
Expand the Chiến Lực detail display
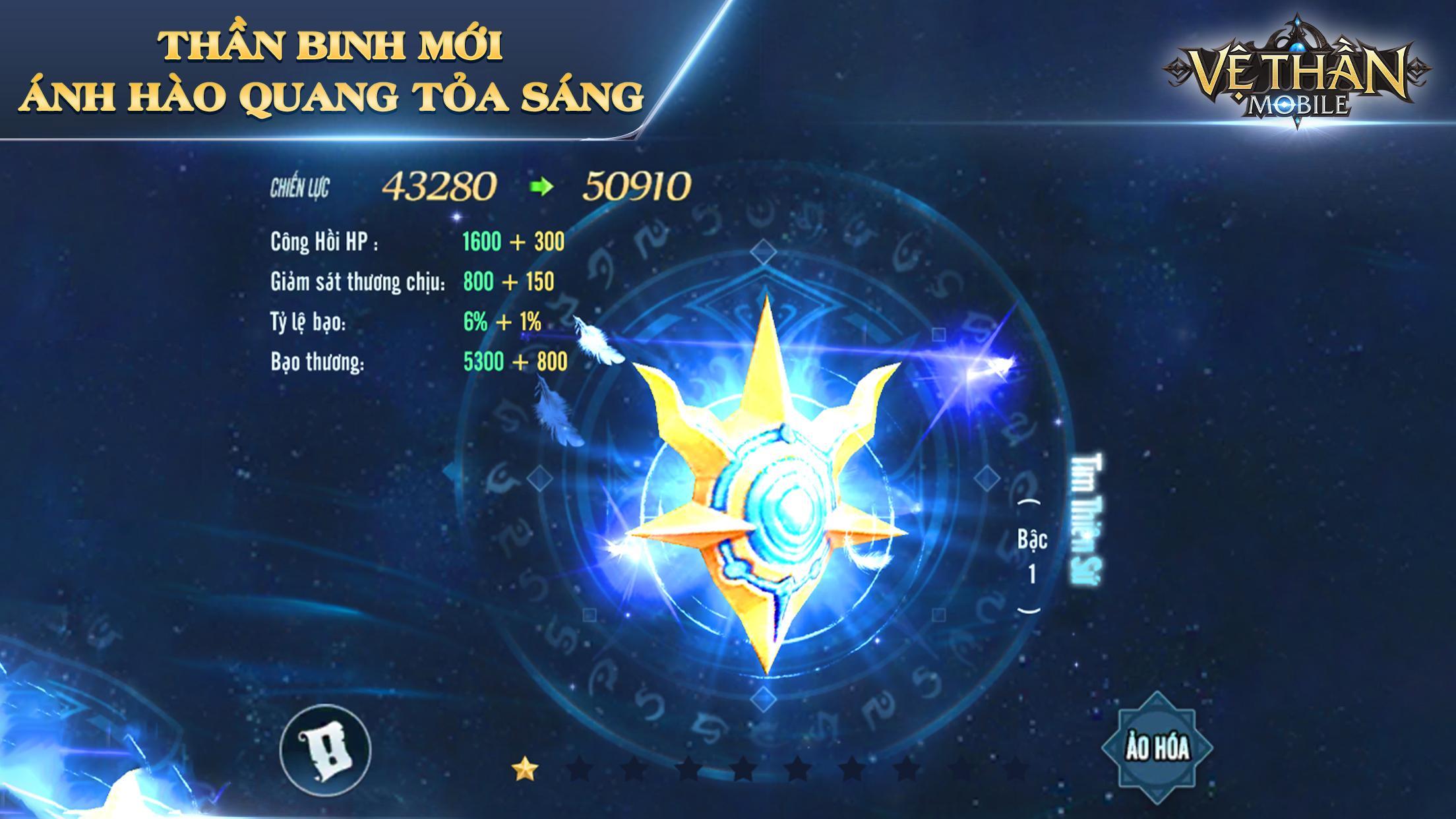tap(475, 188)
